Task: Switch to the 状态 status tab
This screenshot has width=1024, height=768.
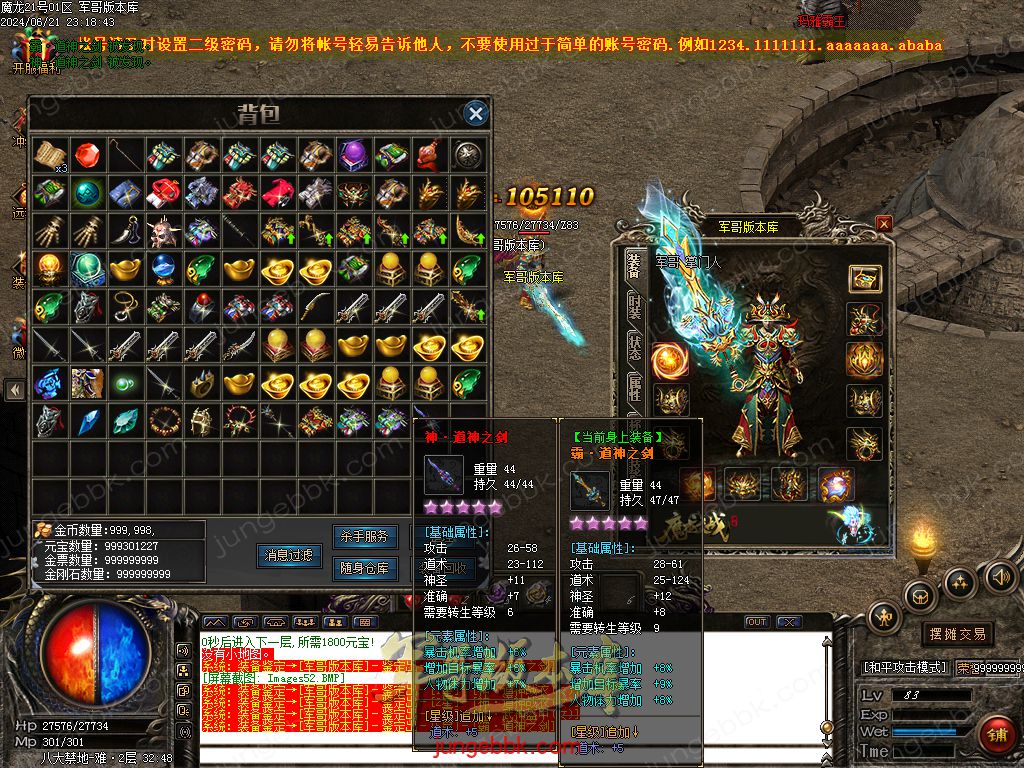Action: (x=634, y=345)
